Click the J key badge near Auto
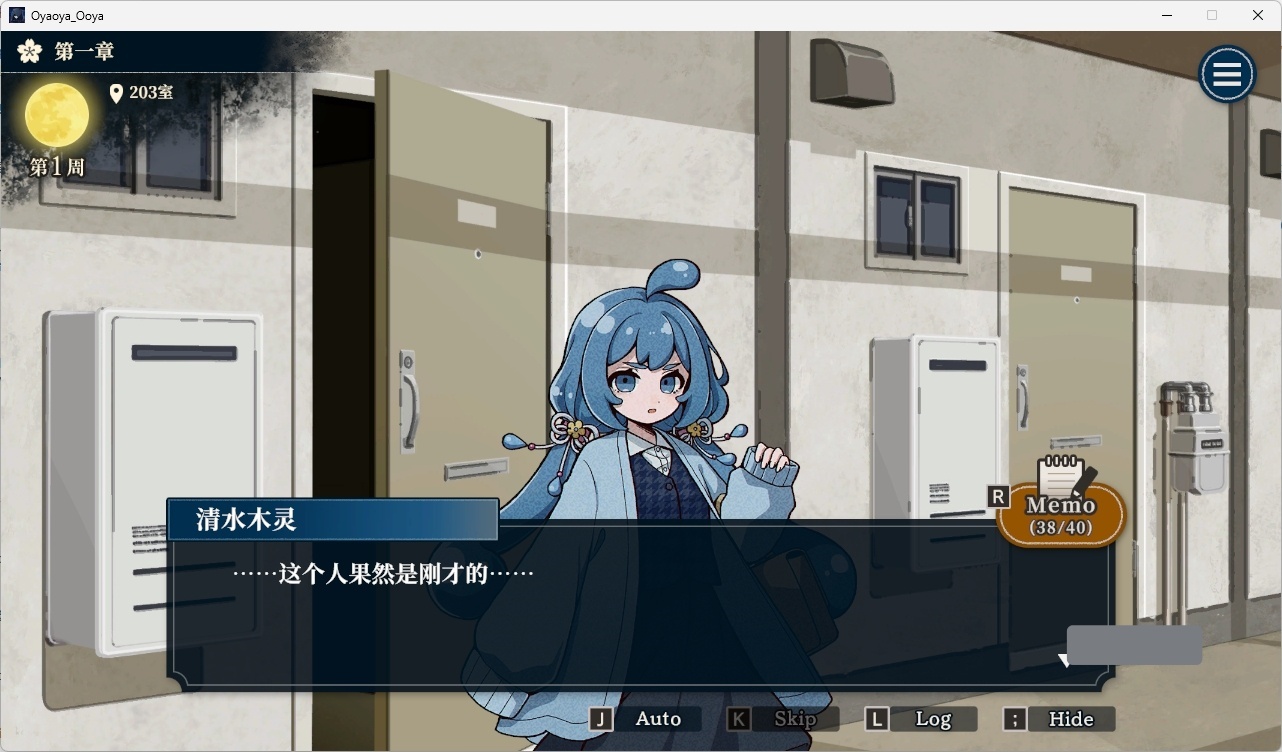Screen dimensions: 1282x752 click(x=601, y=718)
